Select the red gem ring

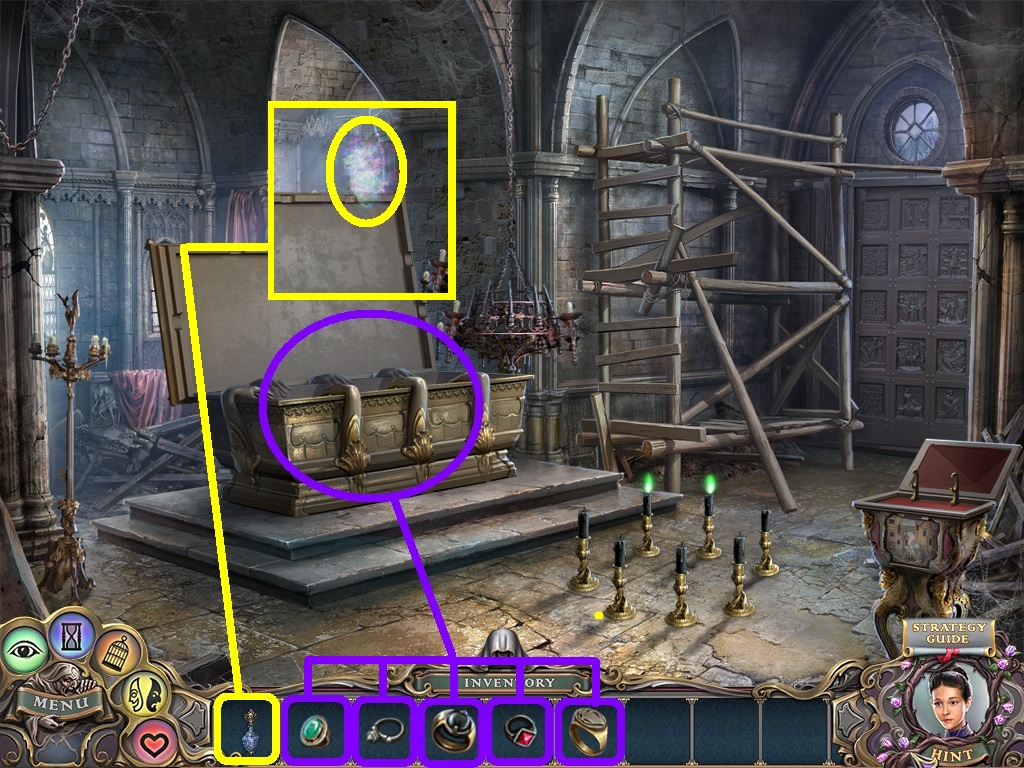[521, 730]
